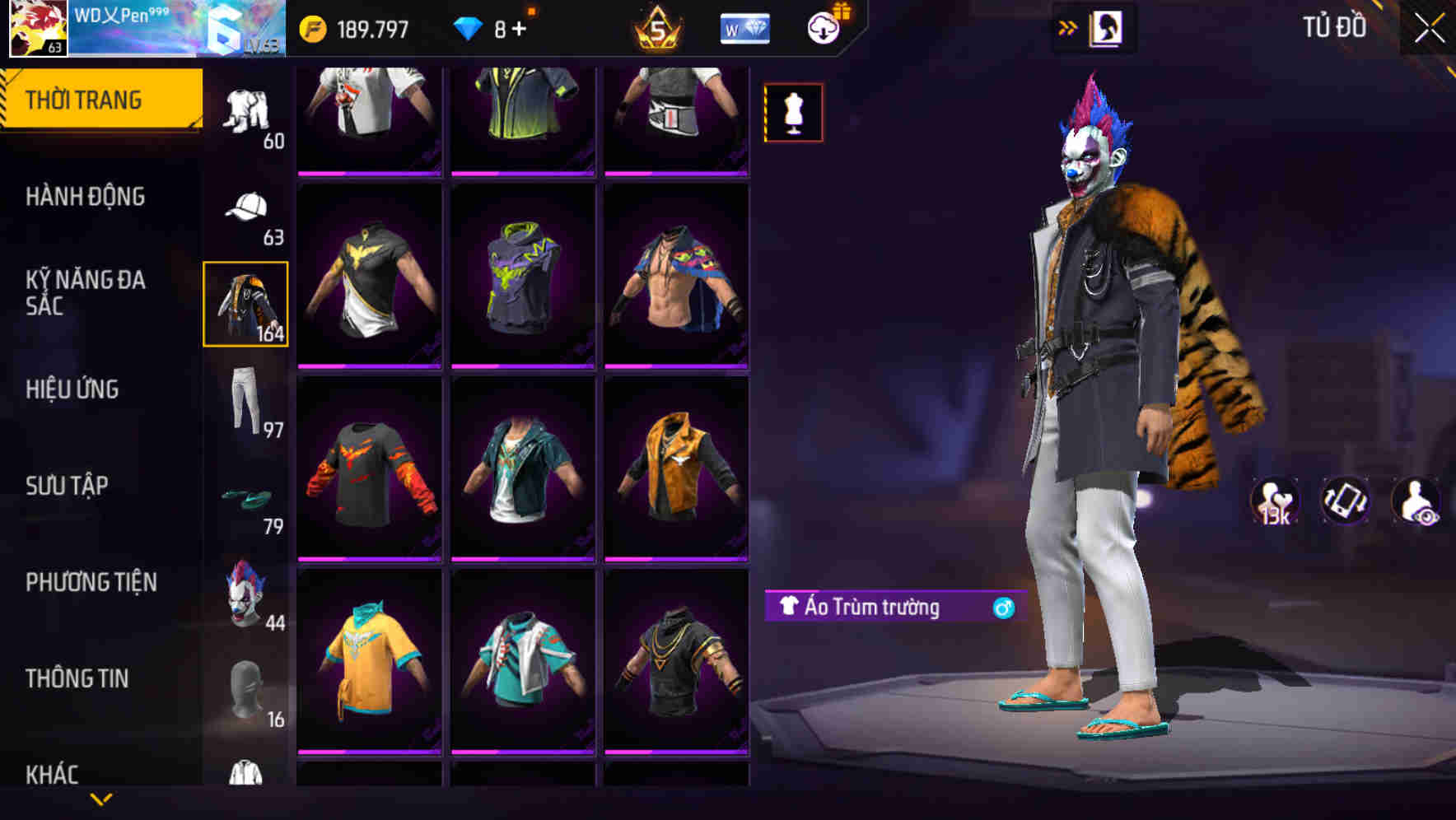Switch to the HÀNH ĐỘNG tab

pyautogui.click(x=86, y=197)
